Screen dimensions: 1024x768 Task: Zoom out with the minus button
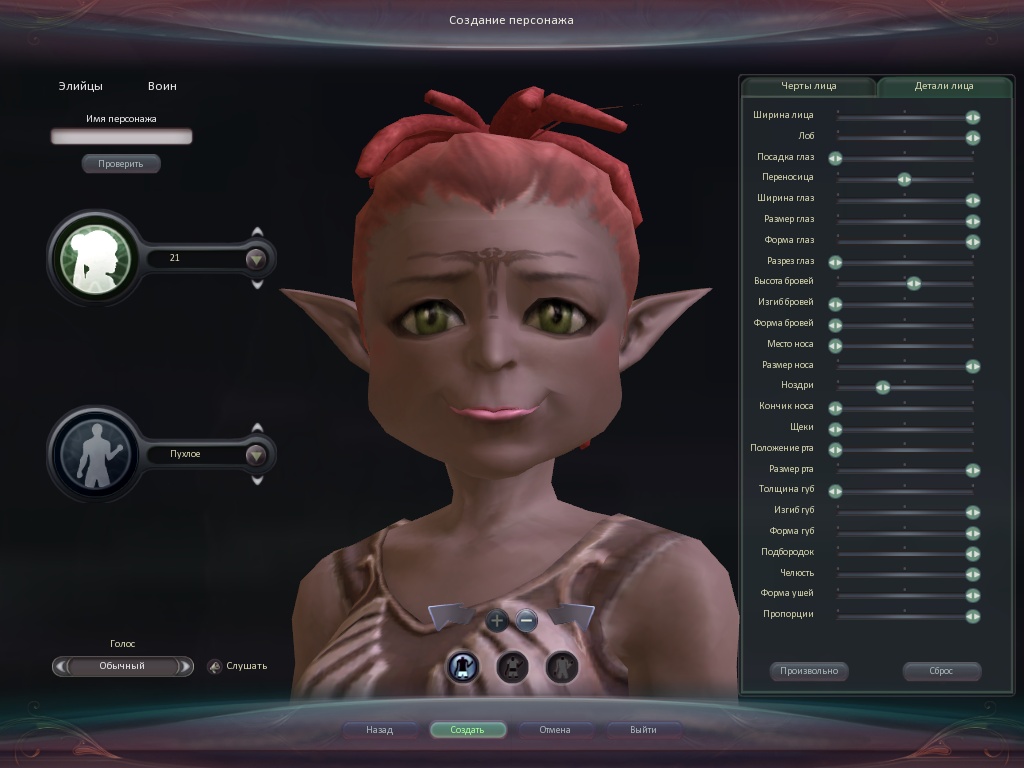coord(527,621)
